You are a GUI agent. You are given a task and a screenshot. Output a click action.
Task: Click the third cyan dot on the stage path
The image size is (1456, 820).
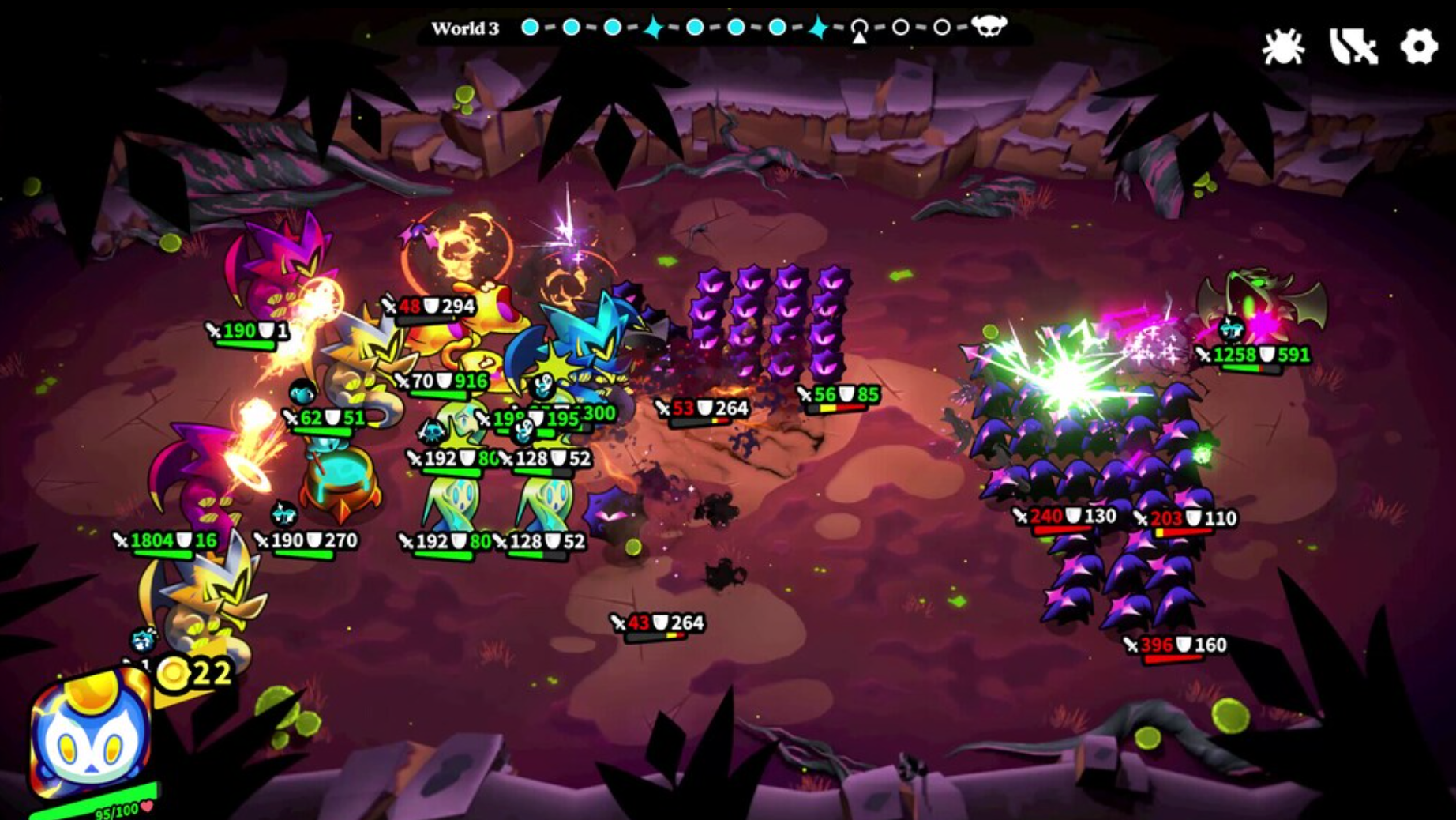coord(612,28)
